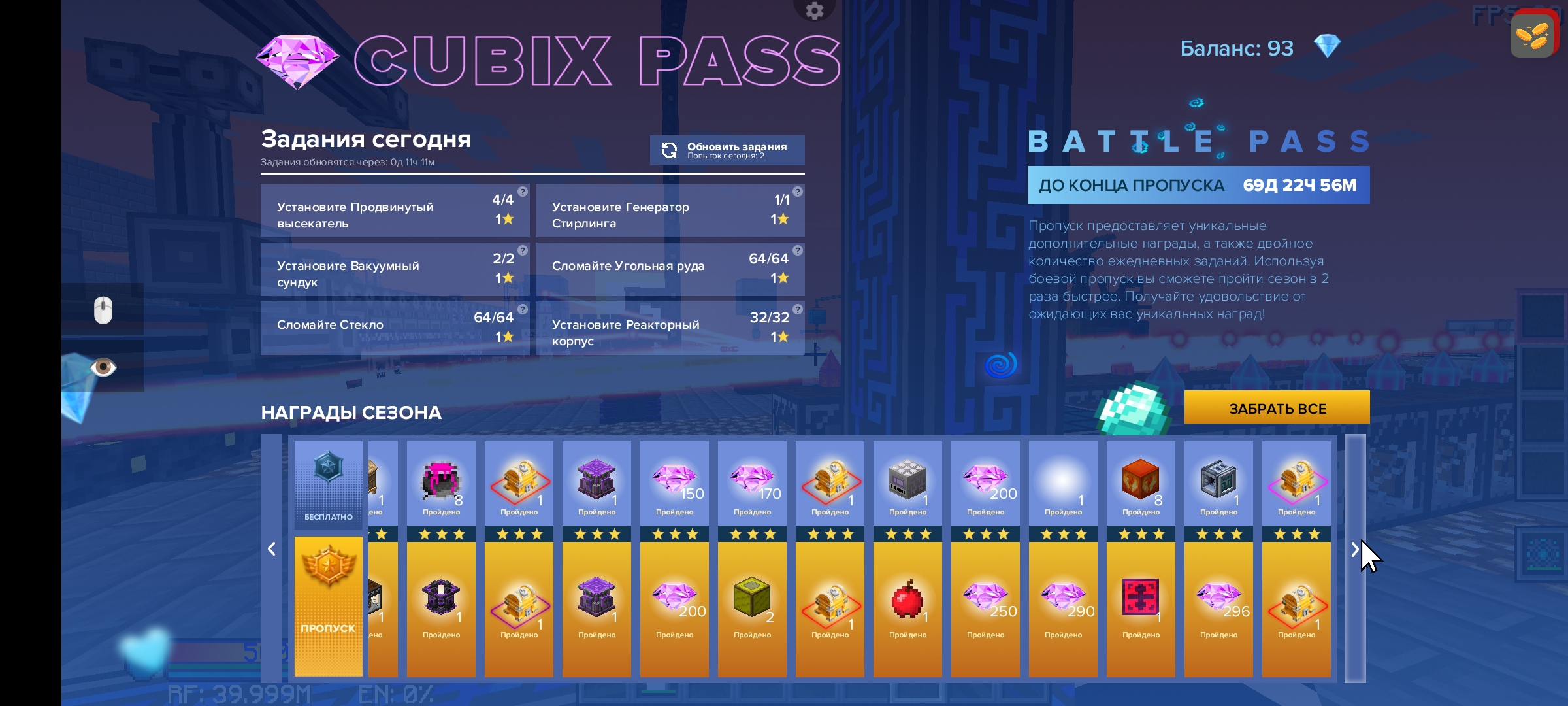Select the «Пропуск» premium pass track
This screenshot has height=706, width=1568.
328,606
